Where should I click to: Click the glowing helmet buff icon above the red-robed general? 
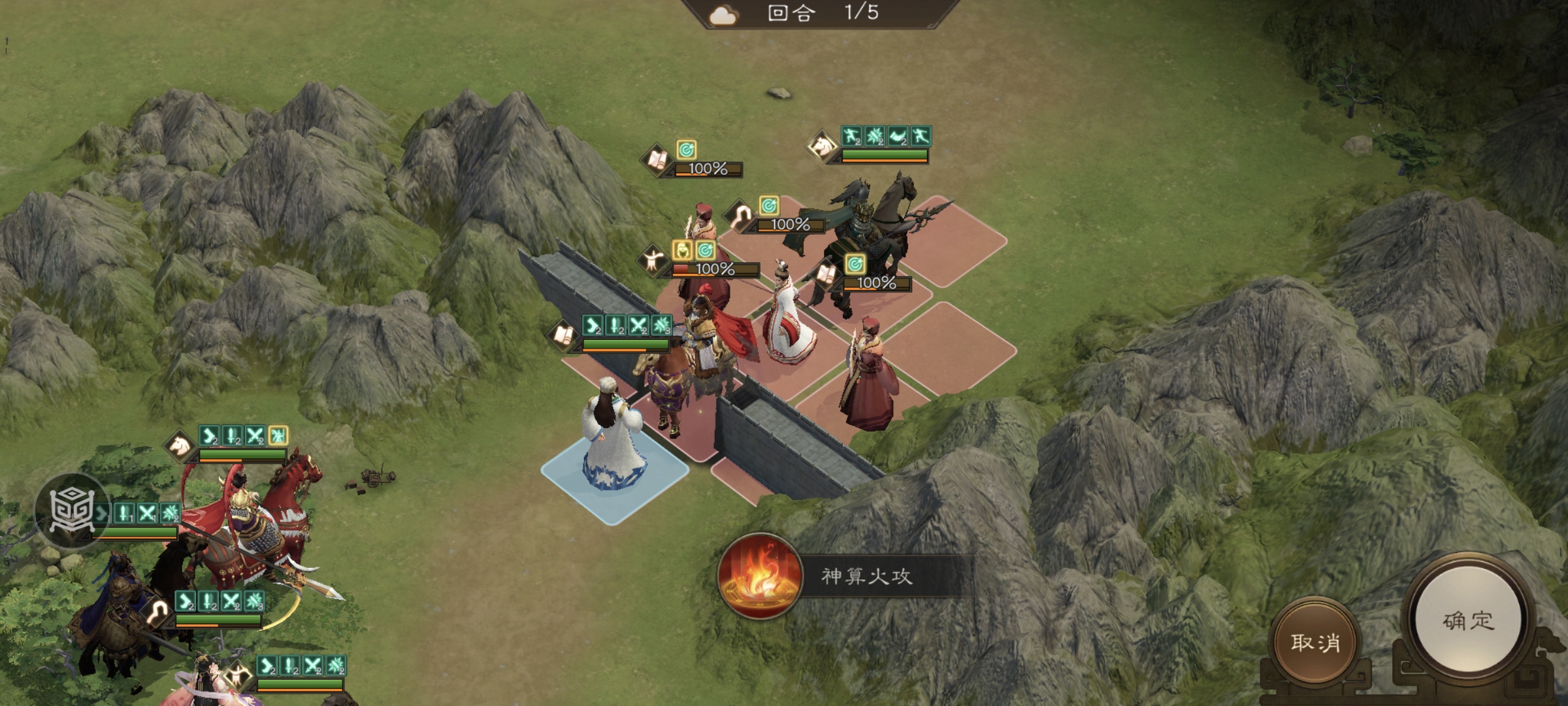point(681,250)
